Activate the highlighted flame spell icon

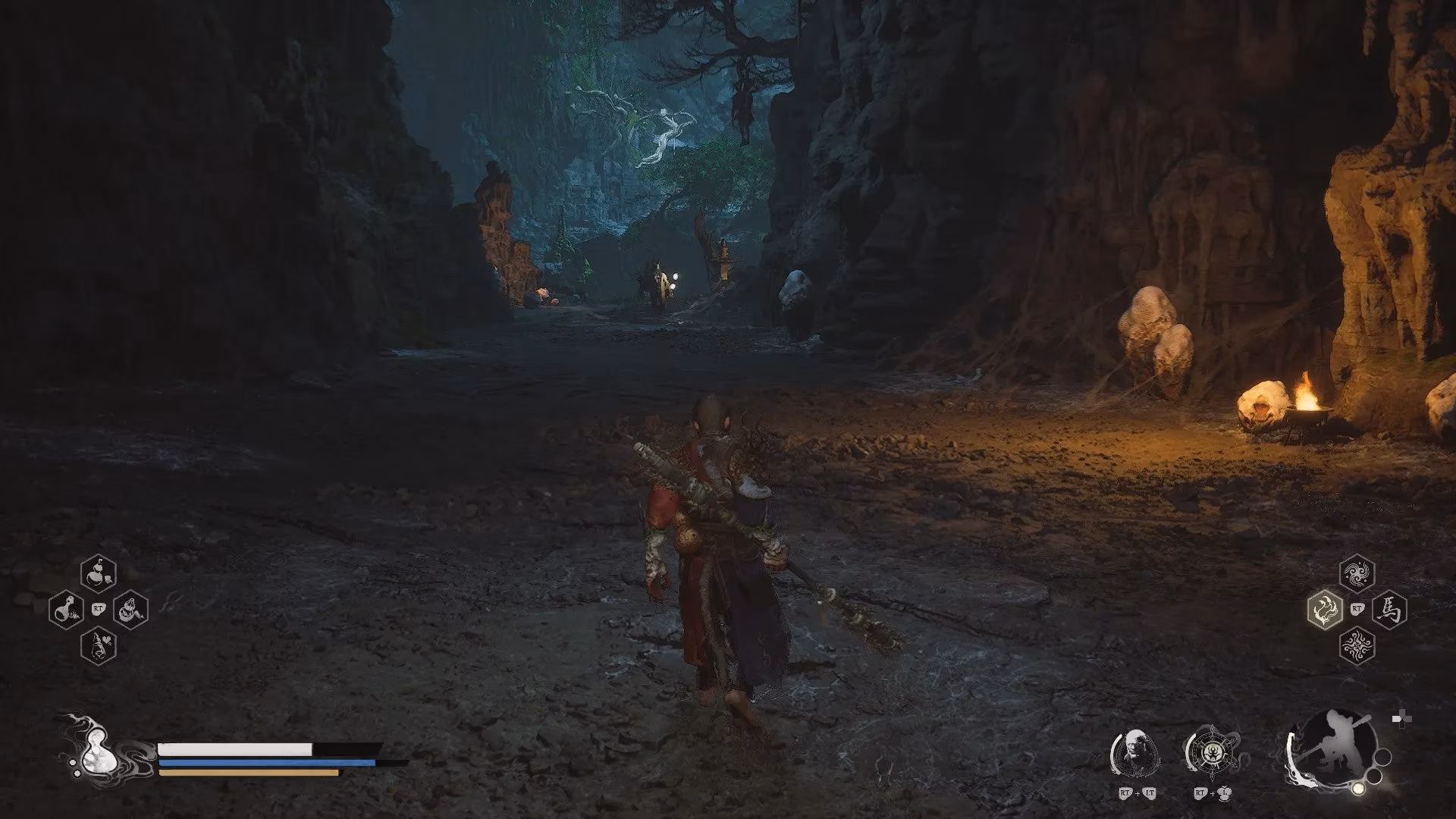[x=1325, y=609]
